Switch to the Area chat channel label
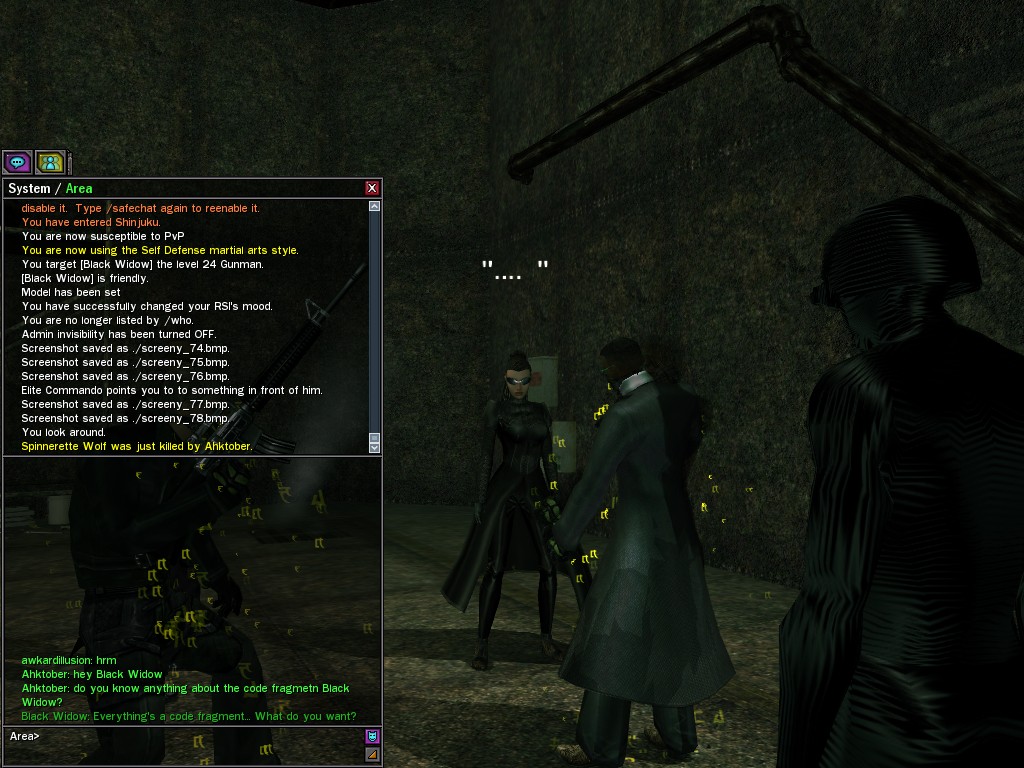 coord(79,188)
